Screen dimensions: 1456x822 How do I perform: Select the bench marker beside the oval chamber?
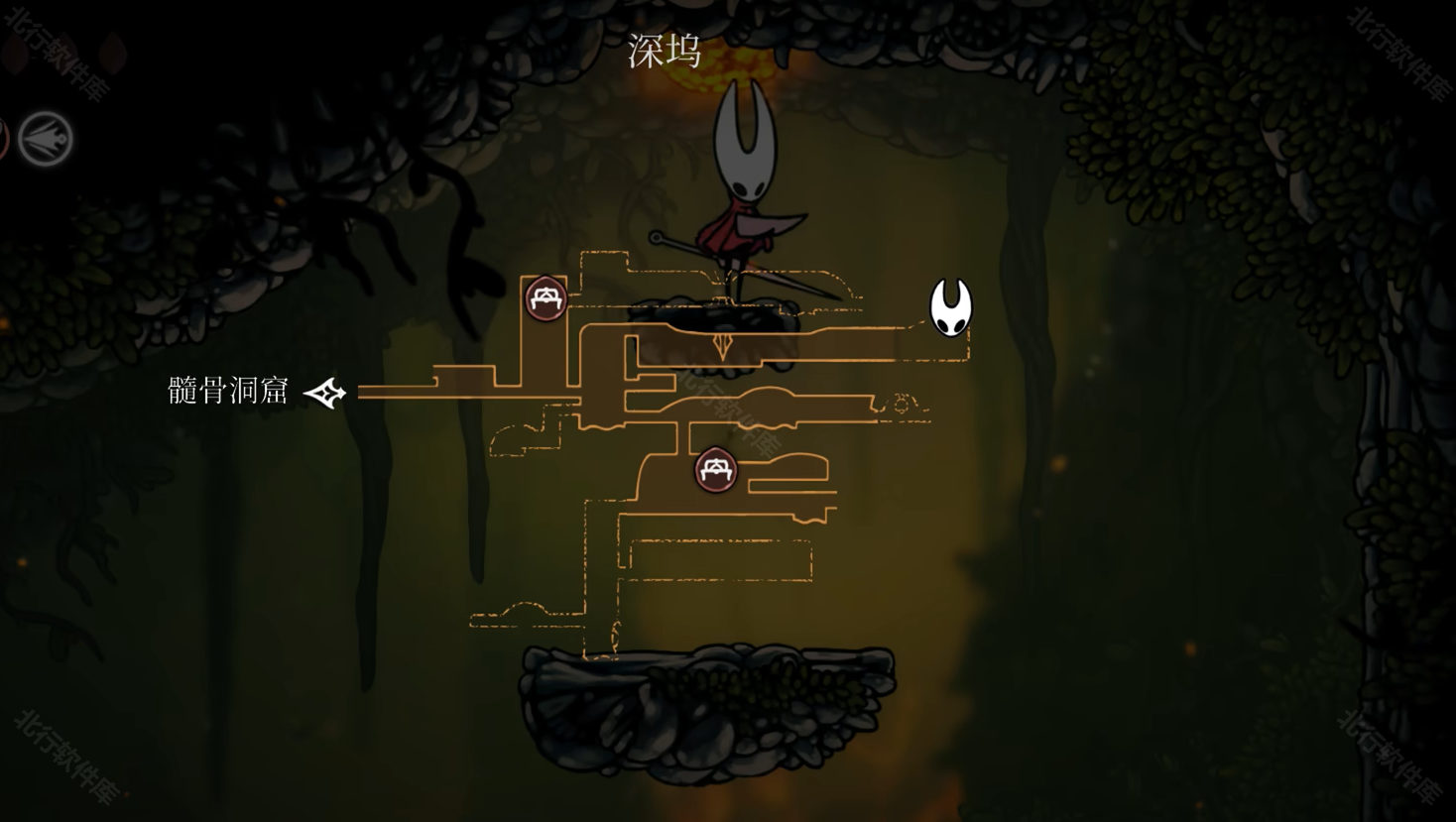pyautogui.click(x=716, y=470)
